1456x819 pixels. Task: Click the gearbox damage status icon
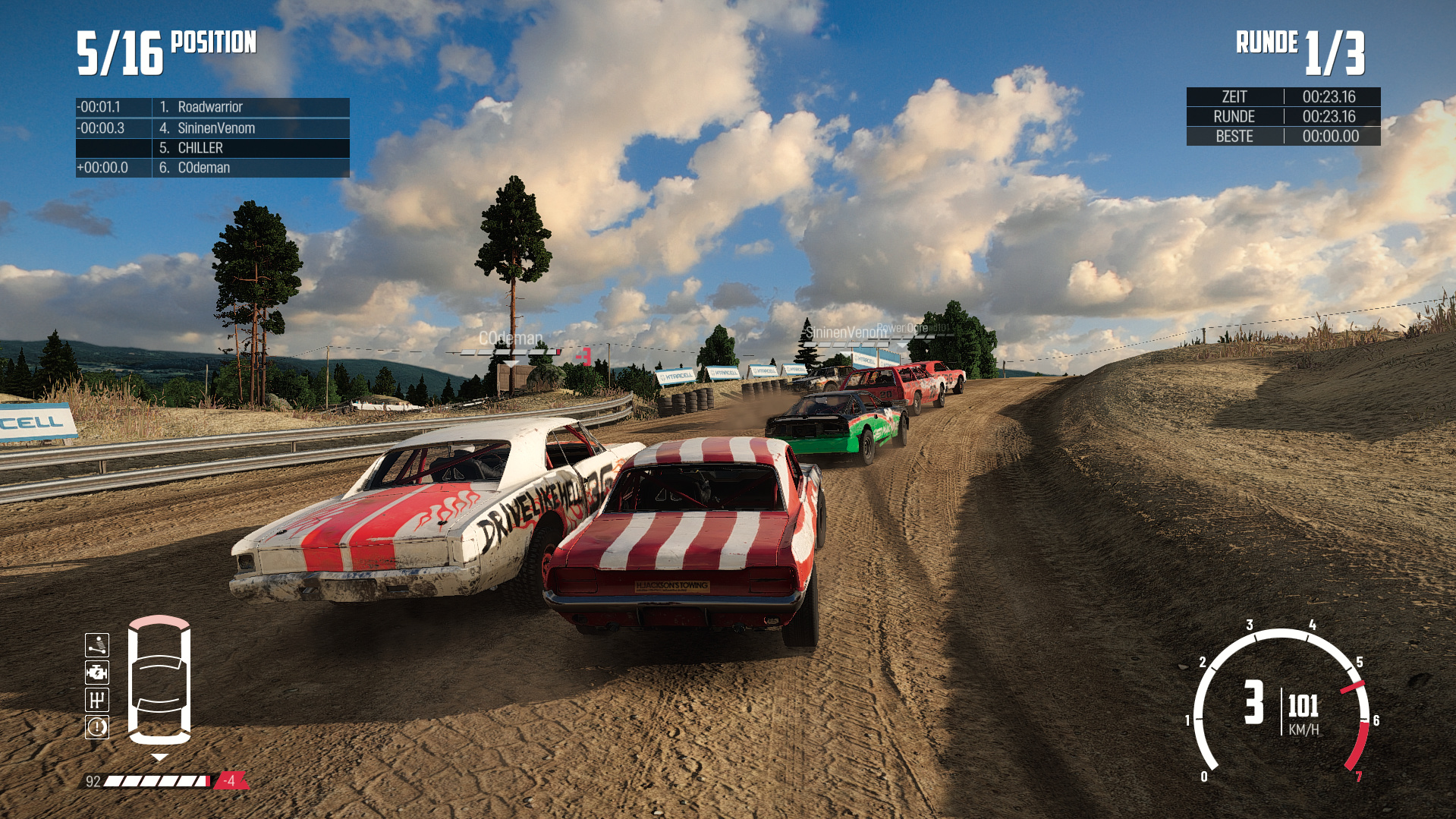tap(97, 700)
